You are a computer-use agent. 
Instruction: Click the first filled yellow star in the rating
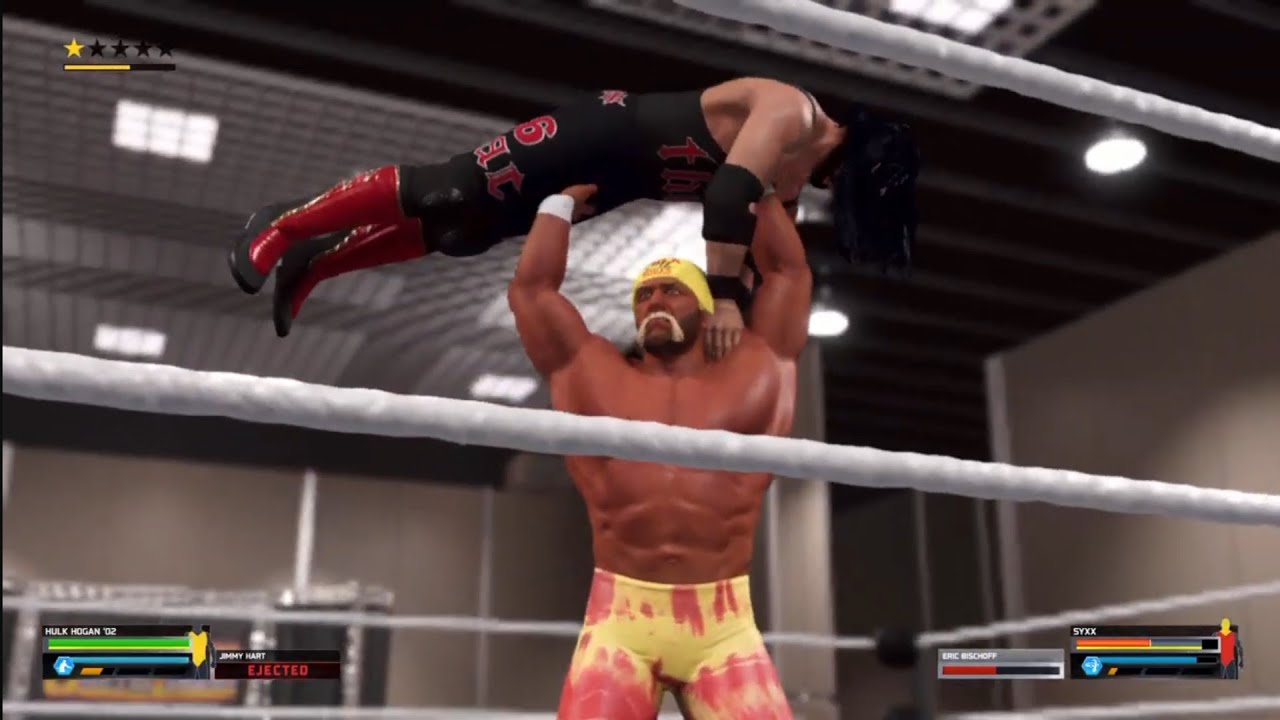point(74,47)
